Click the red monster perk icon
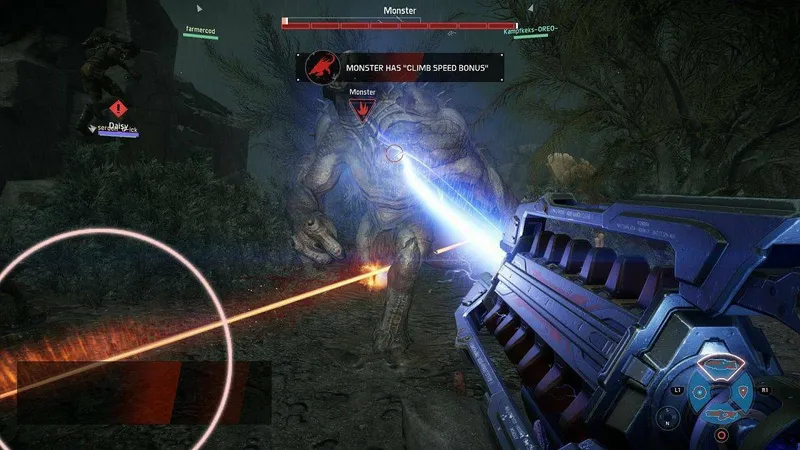The image size is (800, 450). click(320, 67)
